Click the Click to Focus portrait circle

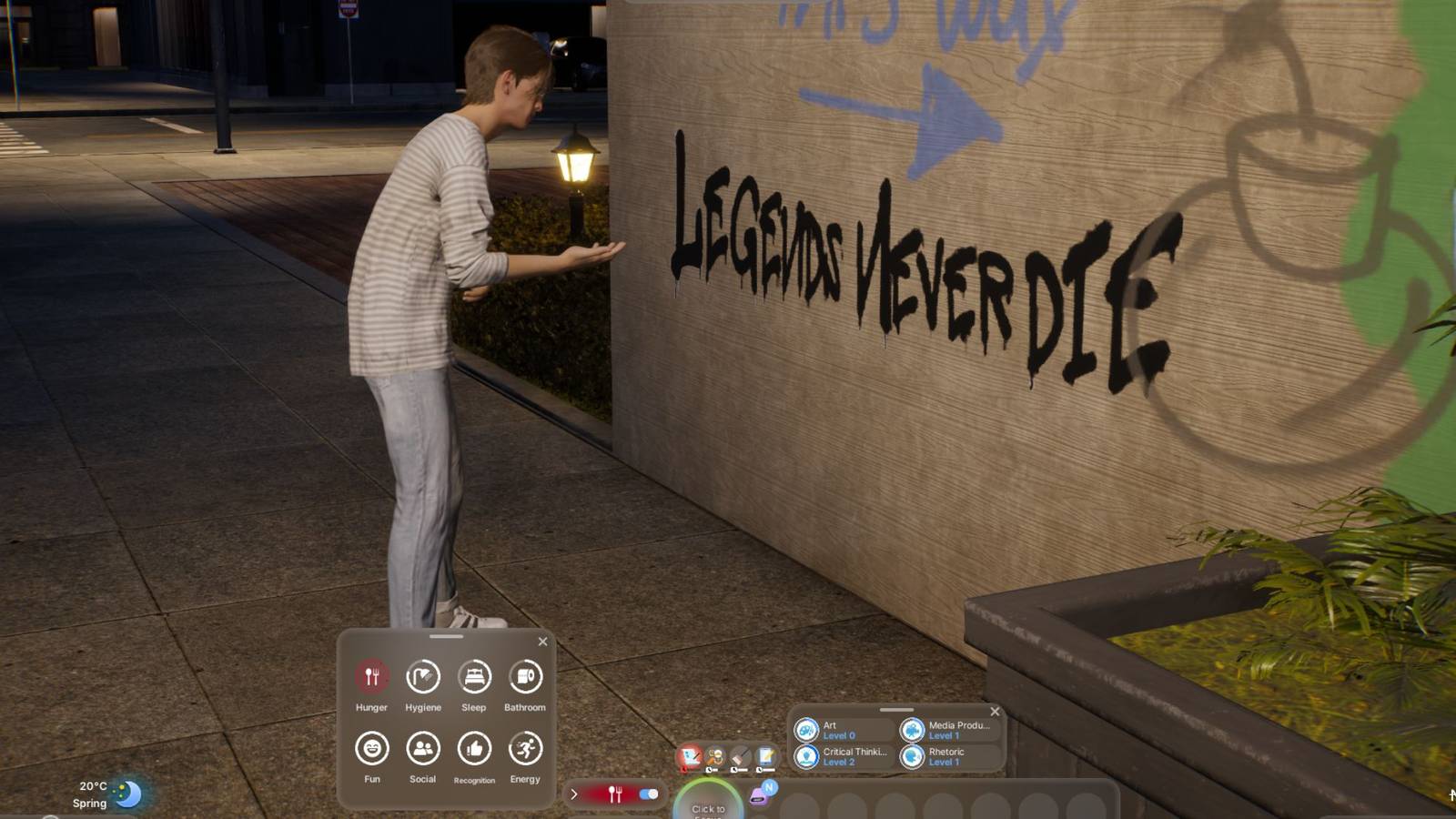point(709,808)
